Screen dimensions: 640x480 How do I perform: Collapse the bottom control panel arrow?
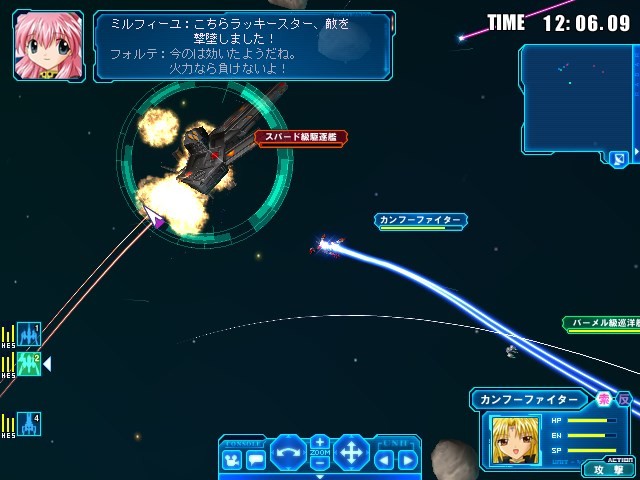click(x=319, y=476)
